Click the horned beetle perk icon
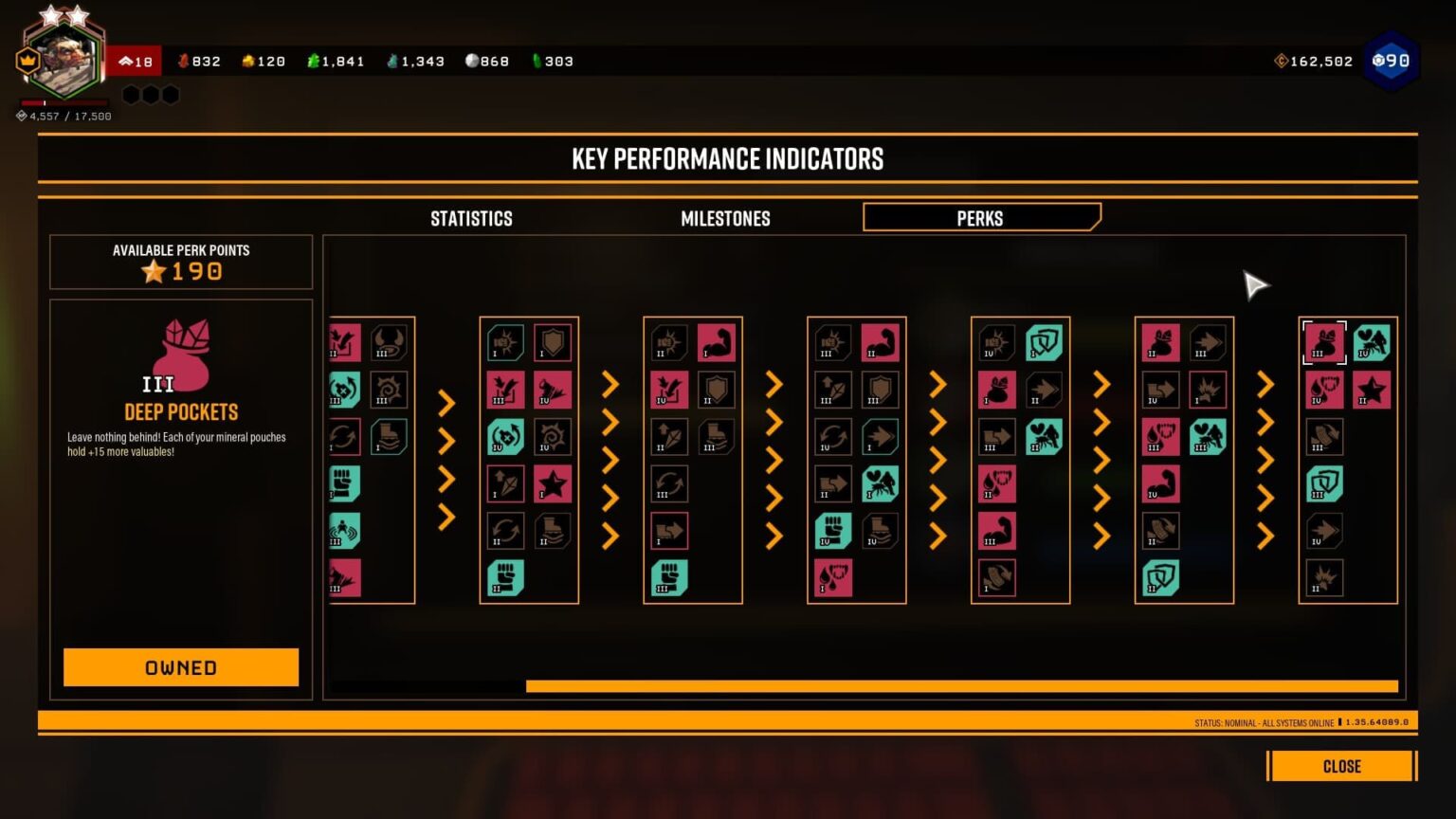The image size is (1456, 819). click(389, 343)
